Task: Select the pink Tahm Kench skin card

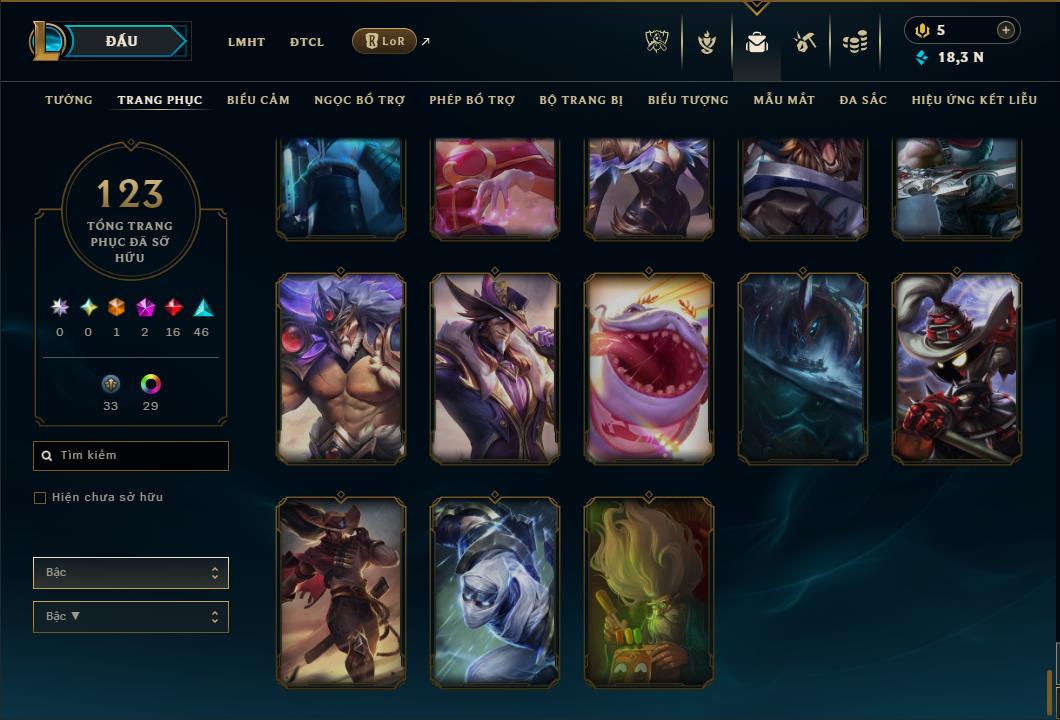Action: click(x=649, y=369)
